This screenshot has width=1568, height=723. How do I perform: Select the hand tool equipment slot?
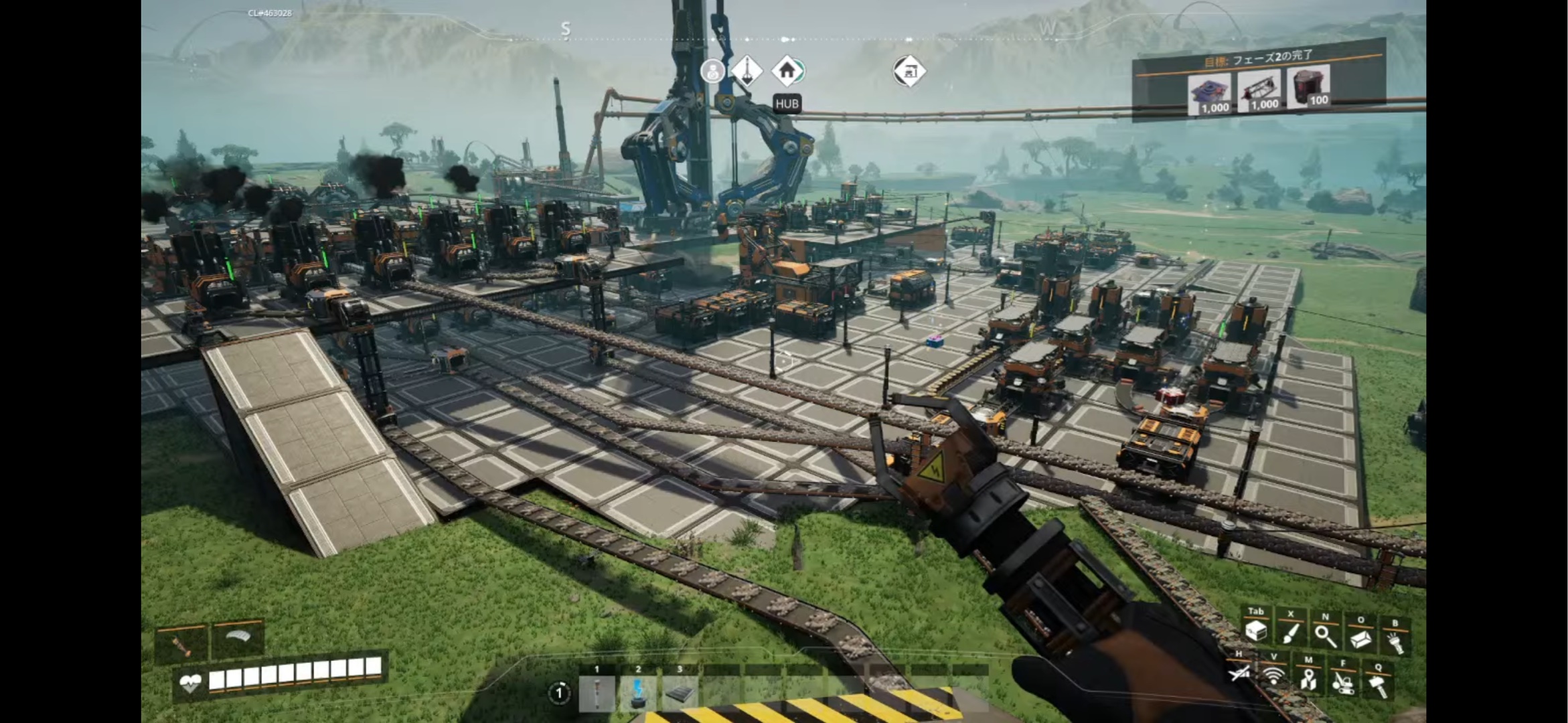point(182,644)
